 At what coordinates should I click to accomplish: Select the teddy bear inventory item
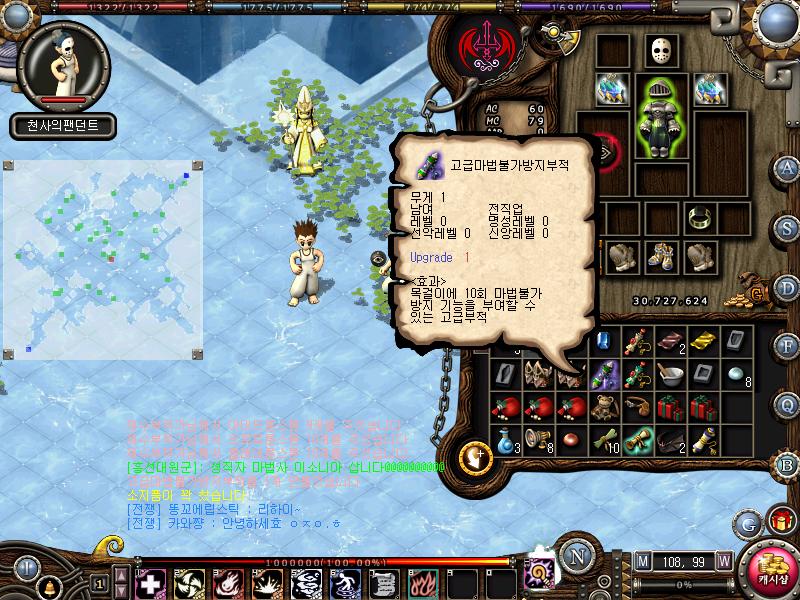click(x=603, y=407)
